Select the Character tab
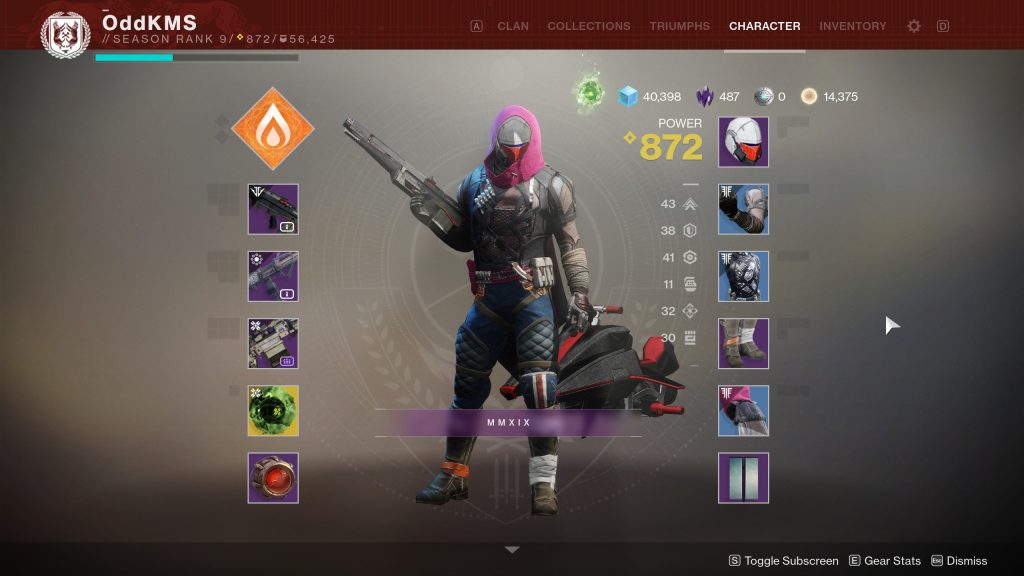Viewport: 1024px width, 576px height. (x=764, y=26)
